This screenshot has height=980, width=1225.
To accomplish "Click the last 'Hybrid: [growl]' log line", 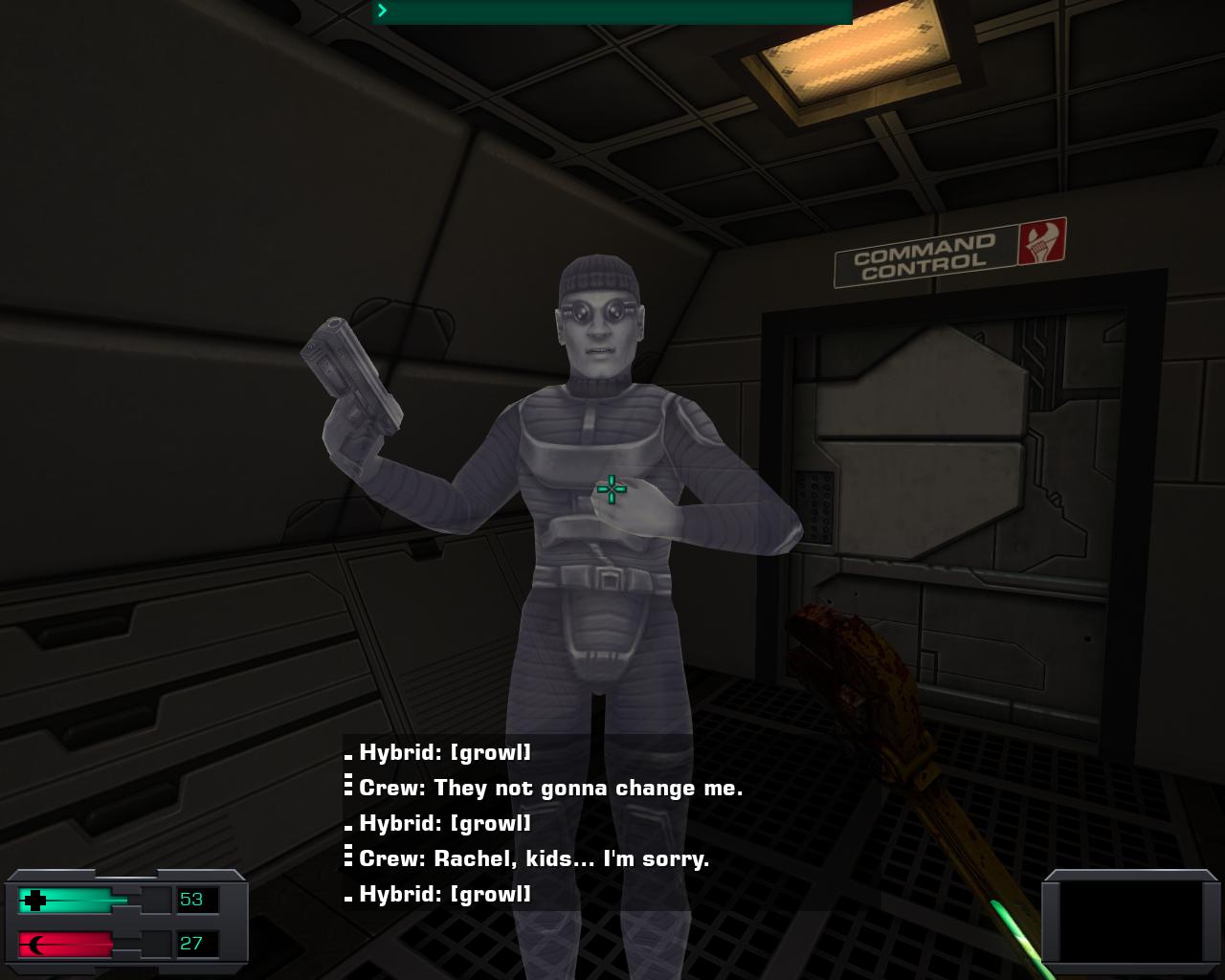I will 443,895.
